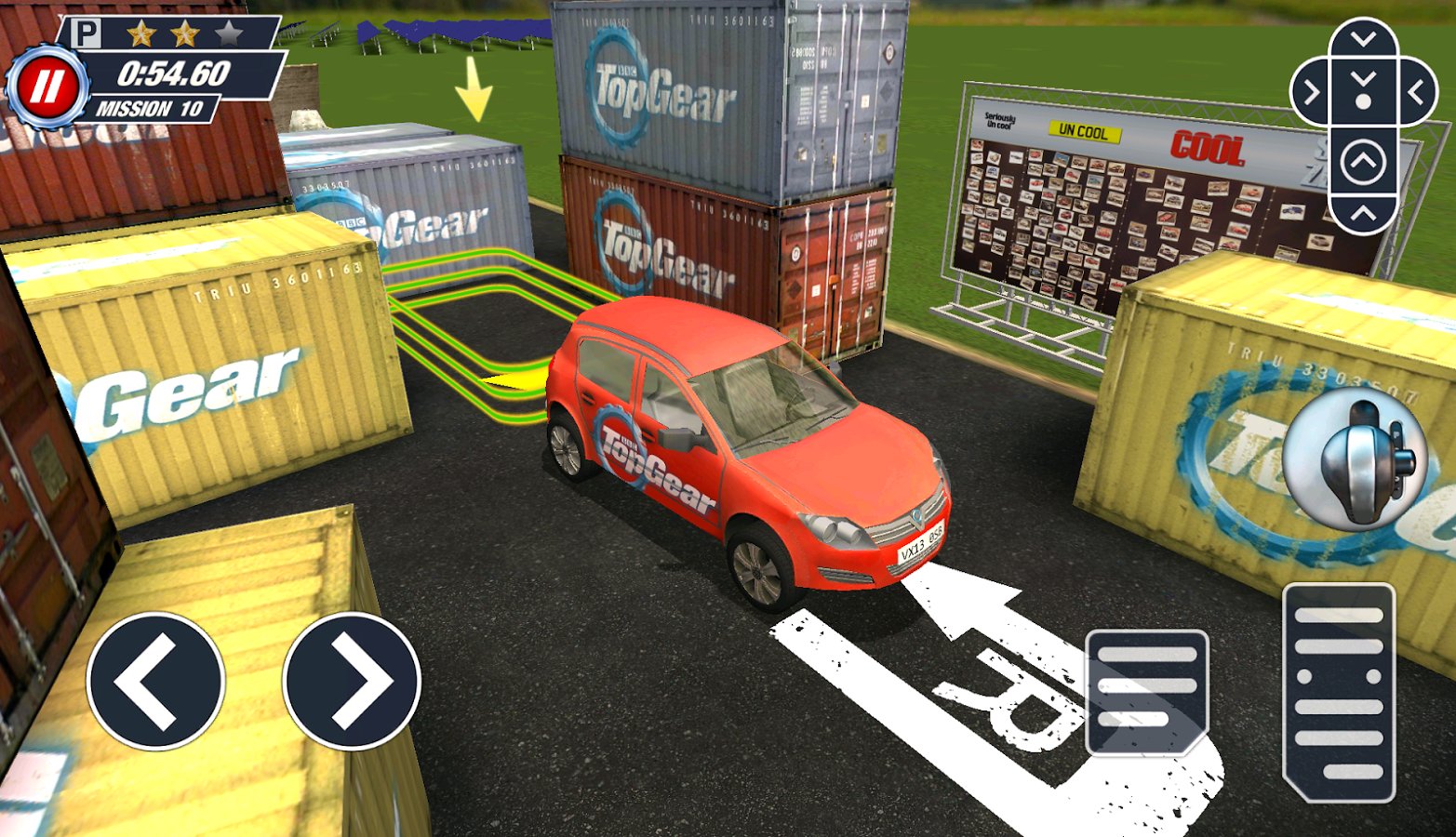Click the first gold star

[x=141, y=33]
